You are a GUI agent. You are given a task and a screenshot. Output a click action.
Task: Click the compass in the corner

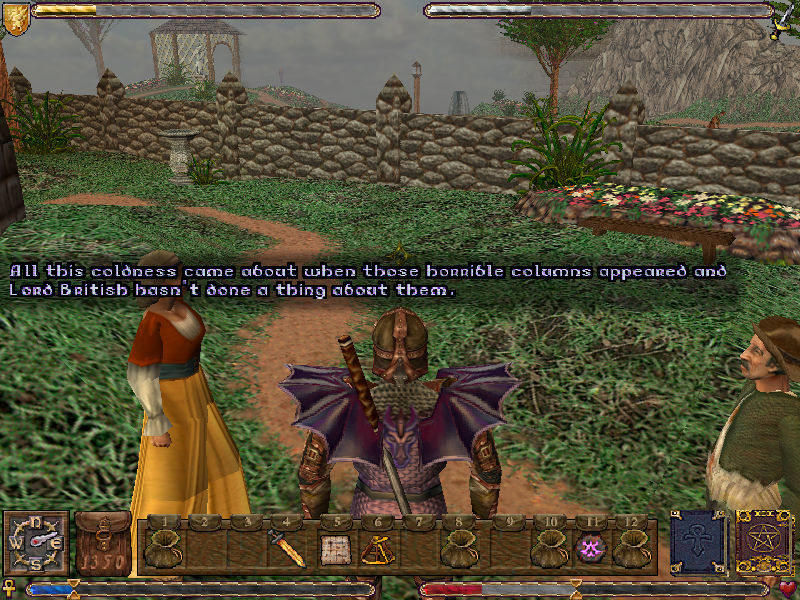35,543
